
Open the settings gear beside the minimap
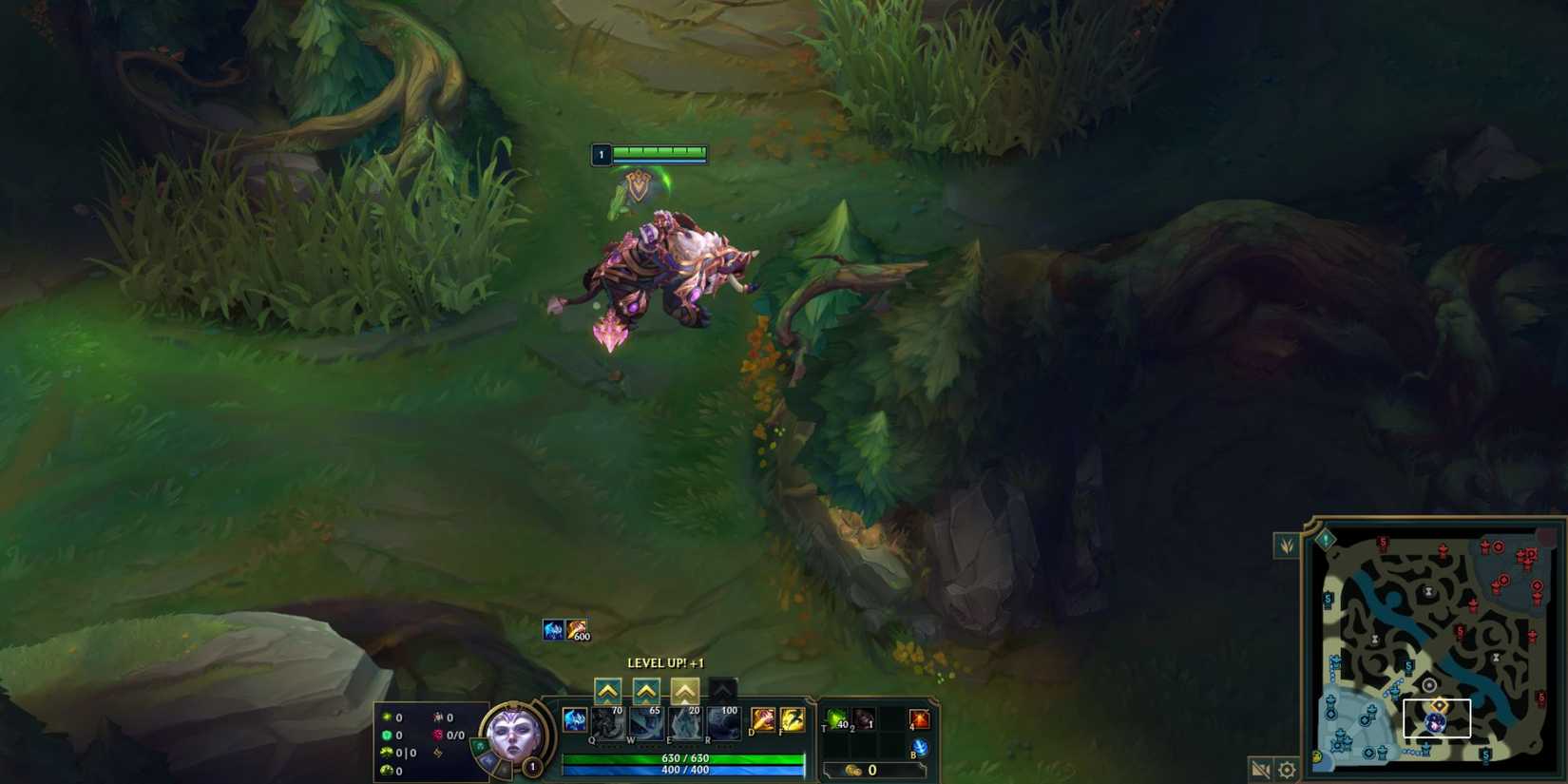[x=1288, y=770]
